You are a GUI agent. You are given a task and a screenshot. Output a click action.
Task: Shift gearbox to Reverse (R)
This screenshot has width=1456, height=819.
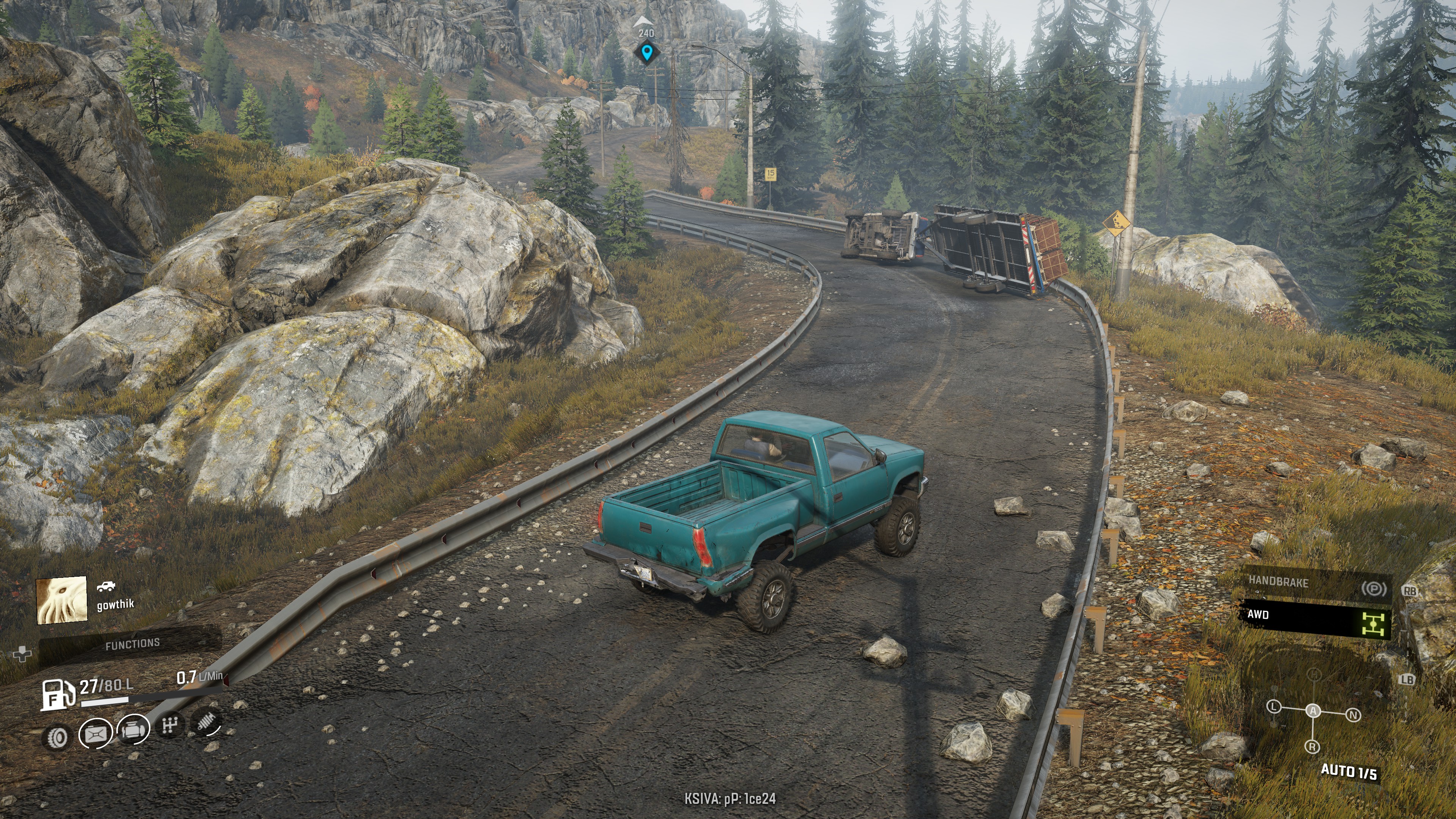pos(1312,747)
